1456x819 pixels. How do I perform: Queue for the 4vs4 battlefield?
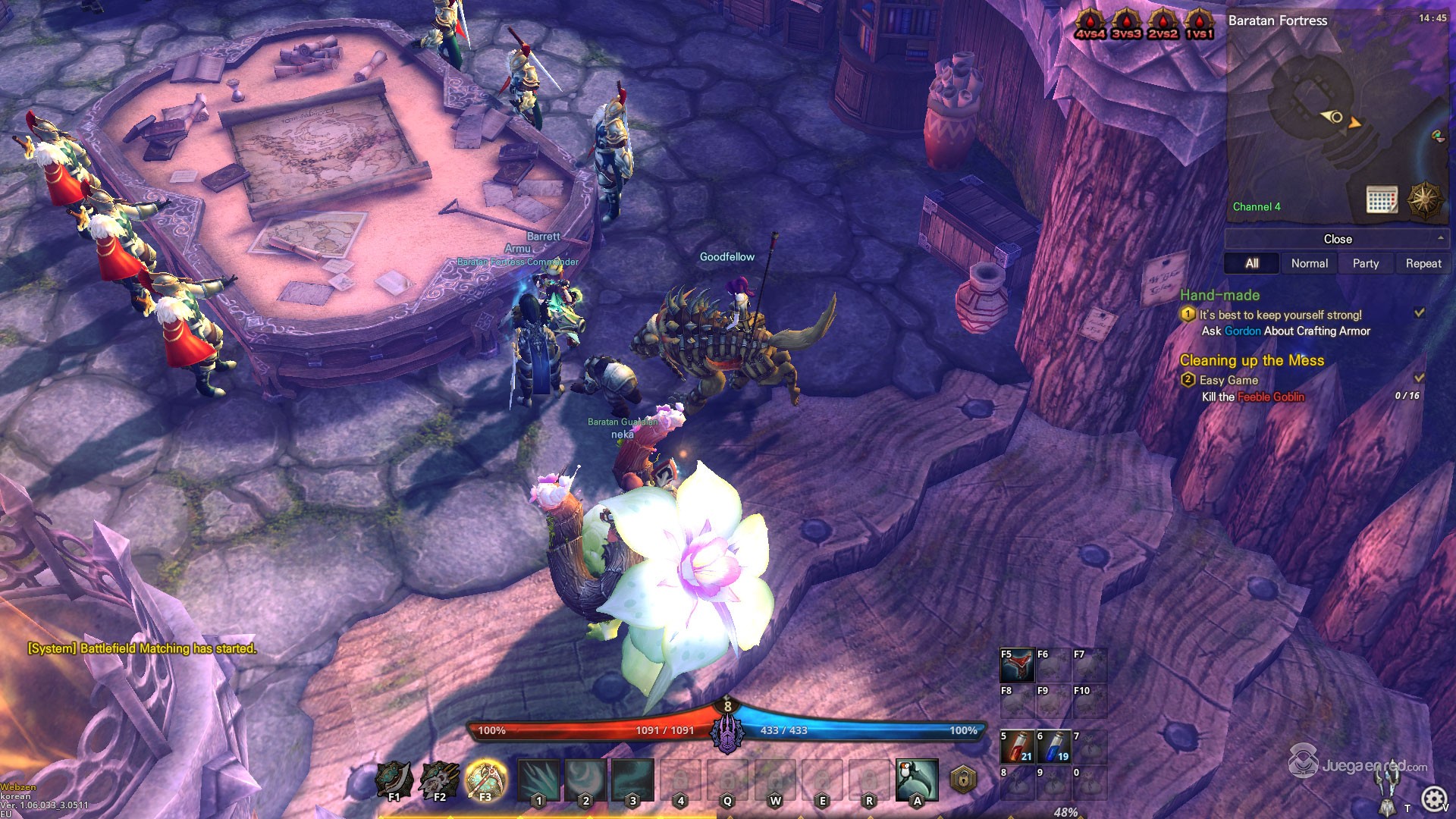click(1090, 24)
